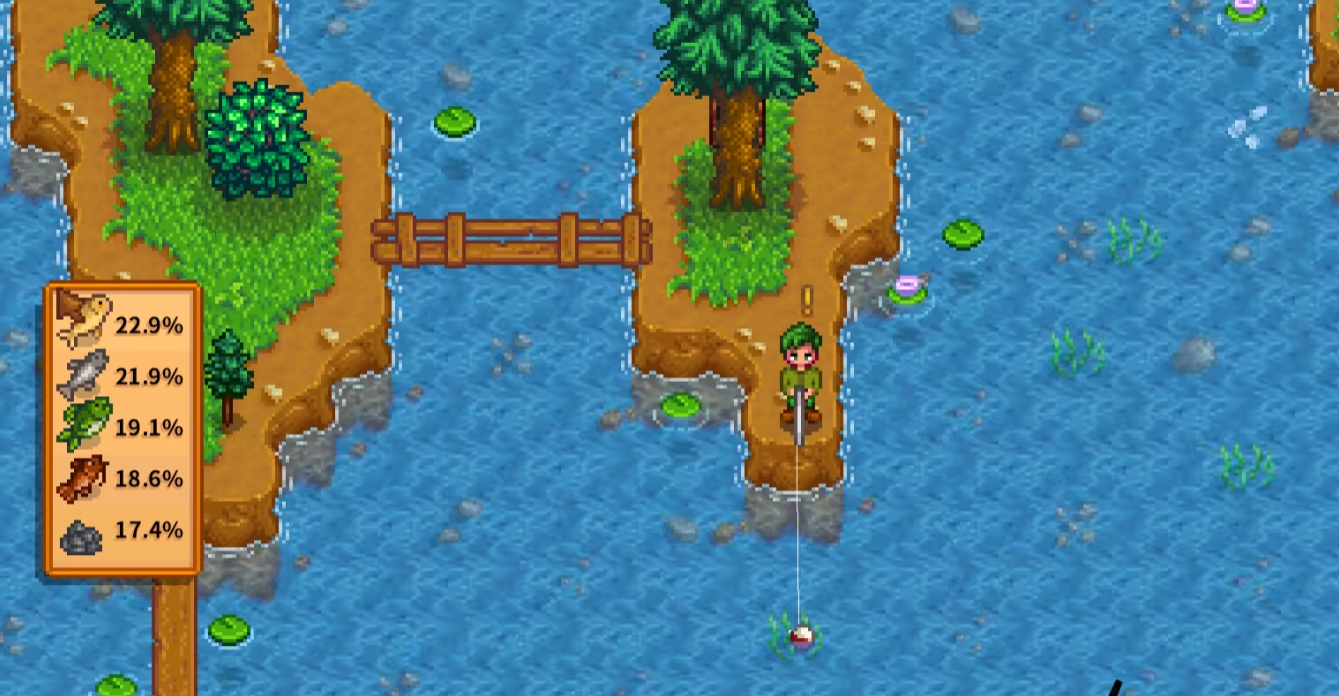Click the gray trash icon at 17.4%
This screenshot has height=696, width=1339.
[x=82, y=536]
